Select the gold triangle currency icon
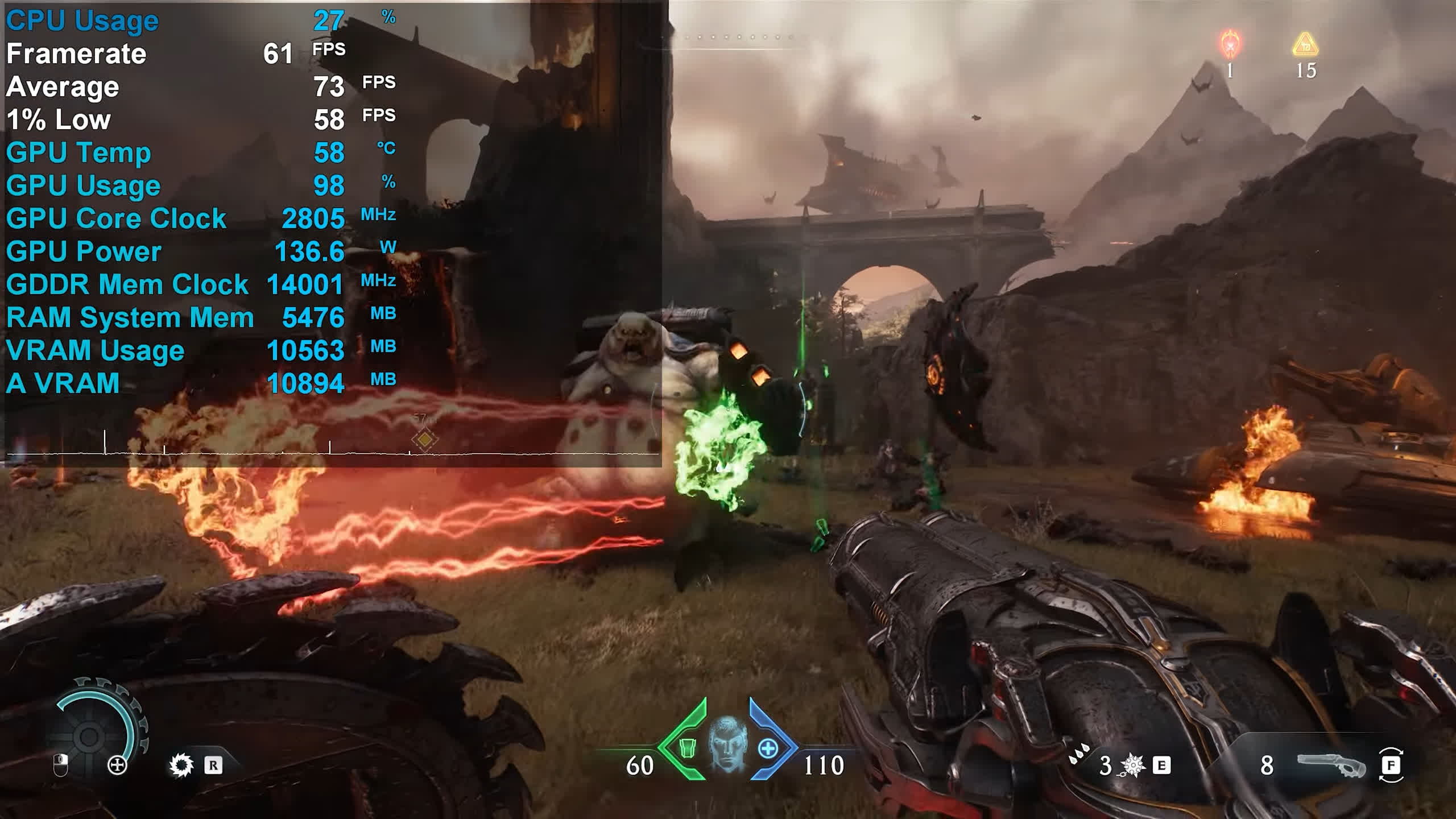 point(1305,45)
